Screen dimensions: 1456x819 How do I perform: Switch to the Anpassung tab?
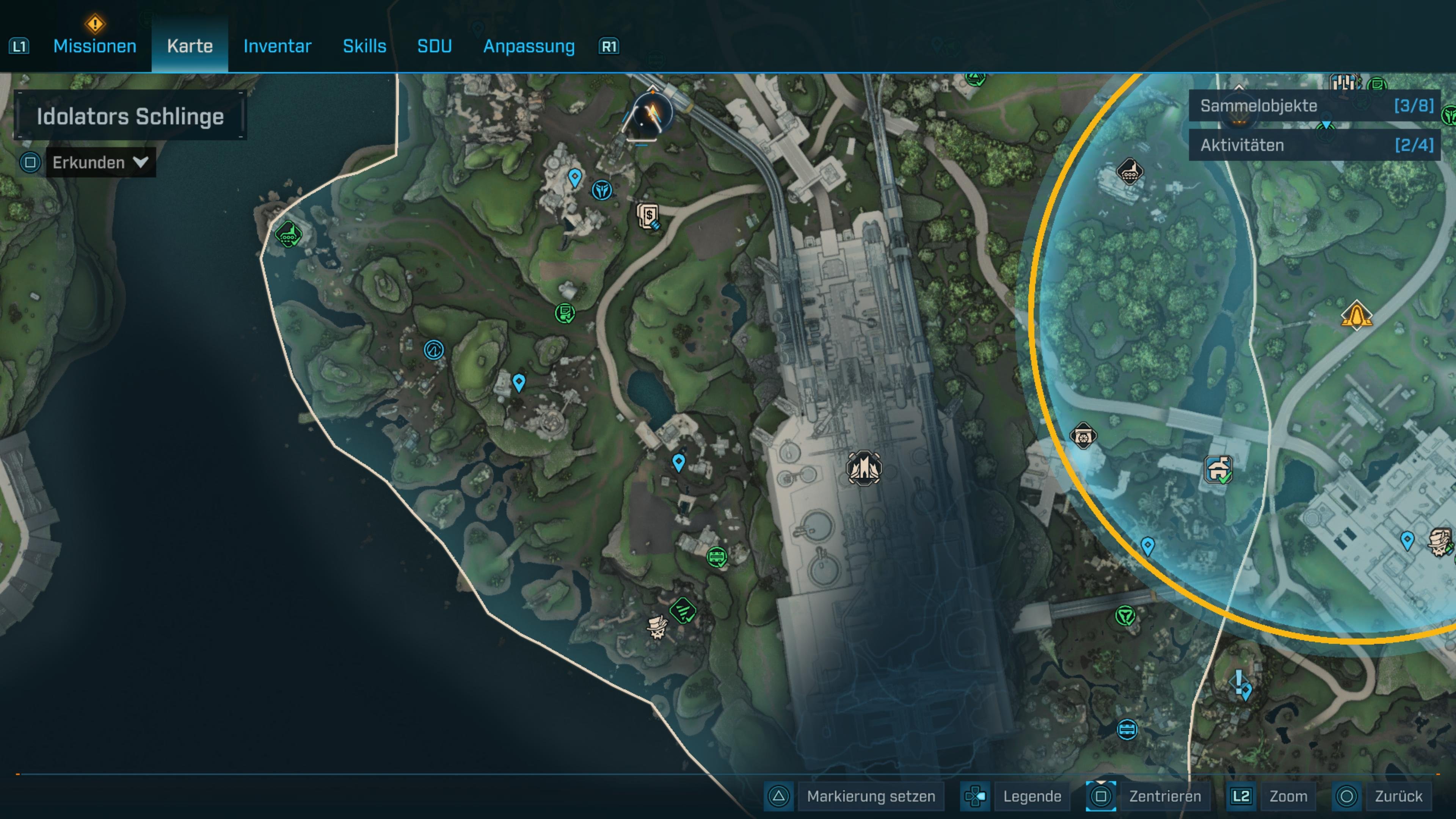(529, 46)
